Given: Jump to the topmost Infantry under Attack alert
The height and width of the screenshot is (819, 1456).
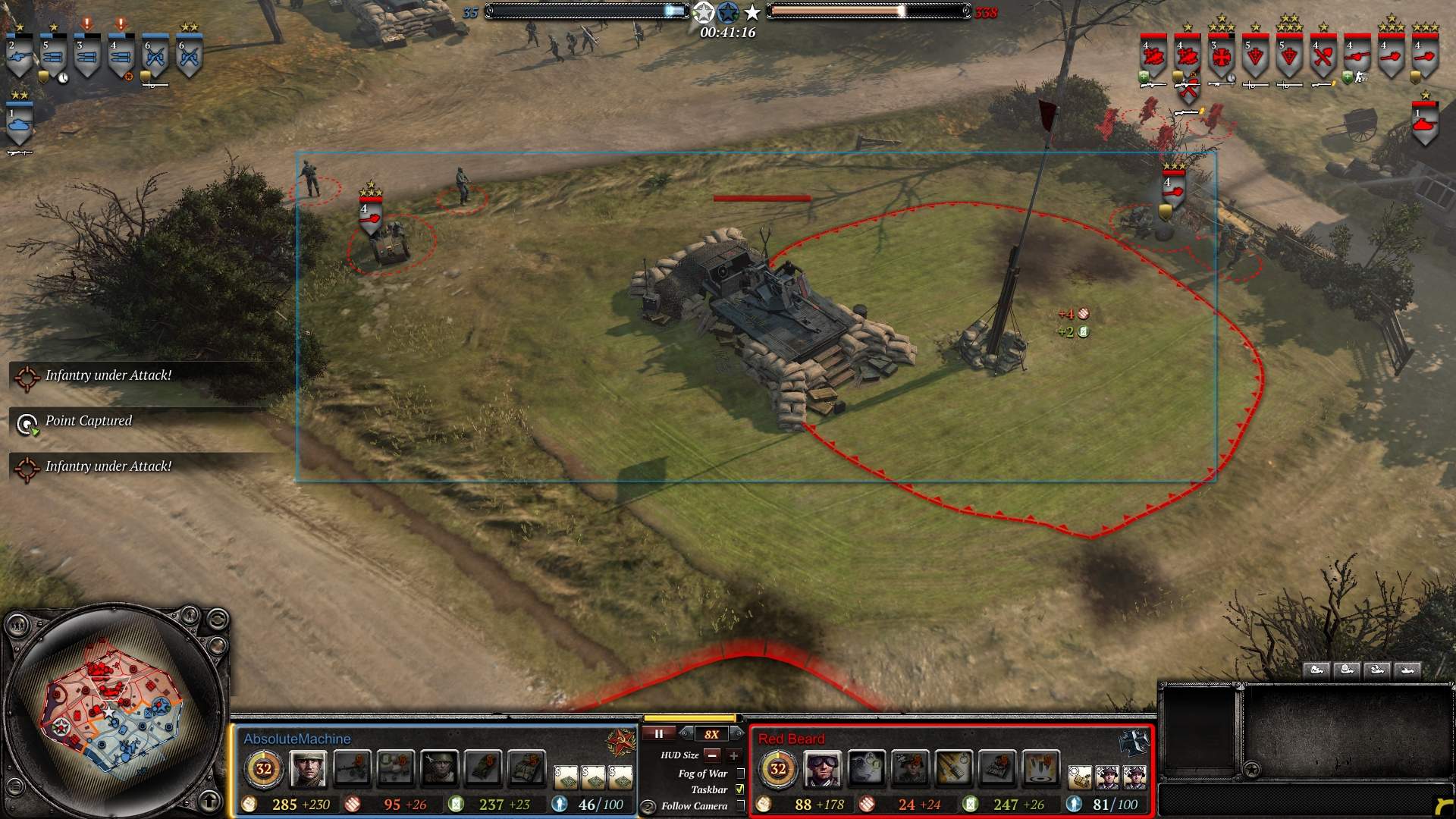Looking at the screenshot, I should tap(108, 375).
